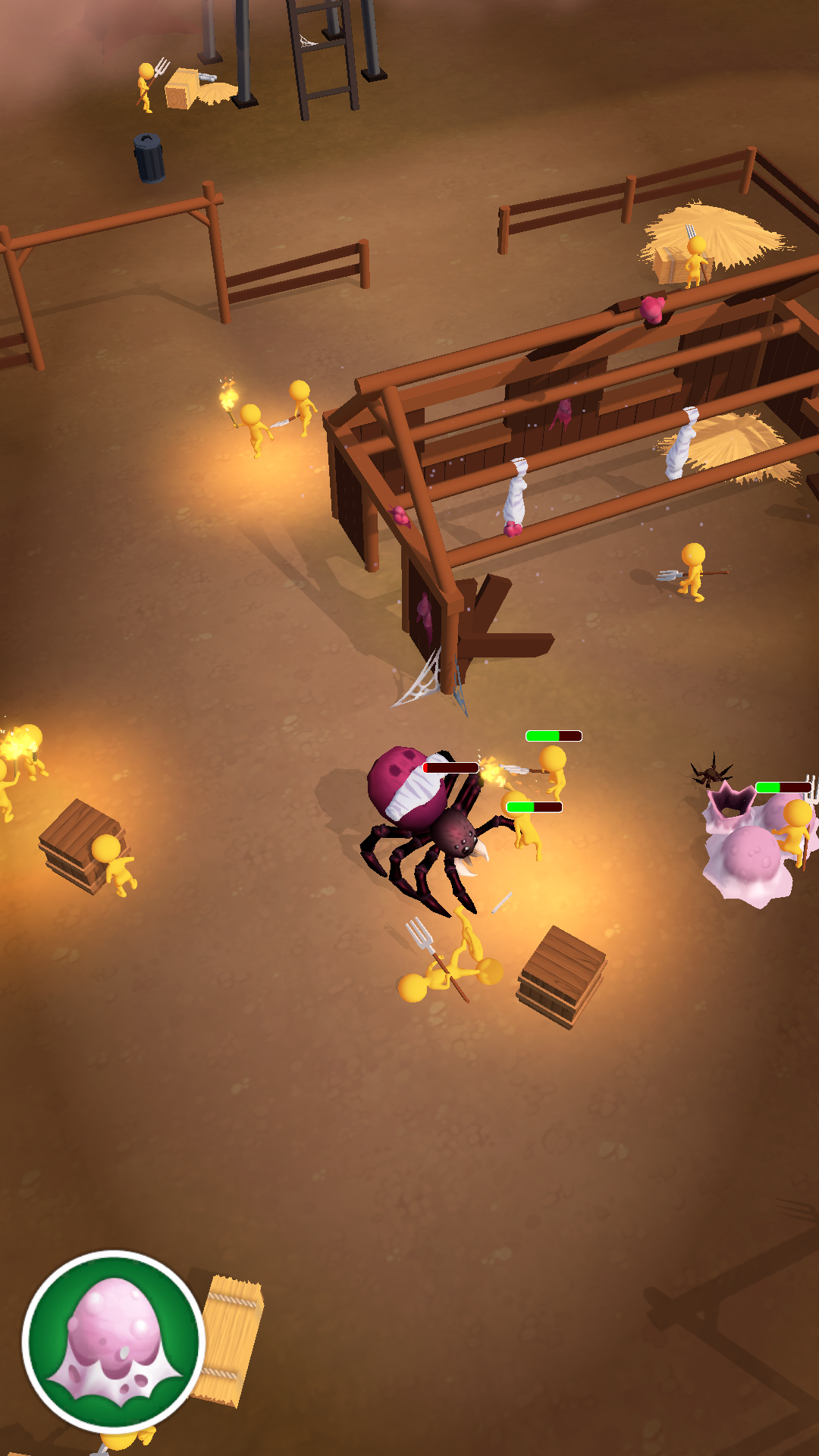Activate the spider egg ability button
Screen dimensions: 819x1456
coord(114,1342)
